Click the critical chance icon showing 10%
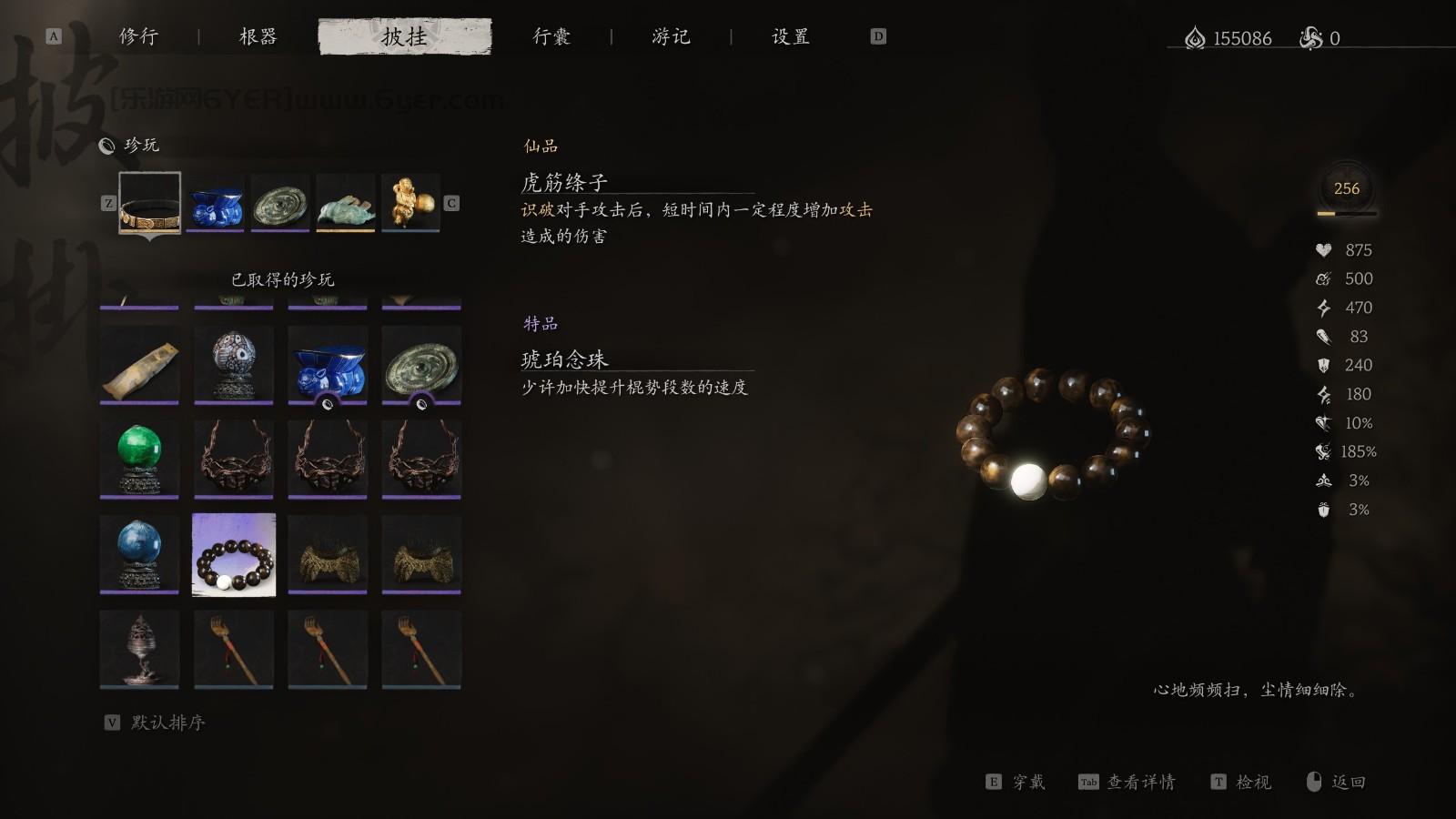 coord(1323,422)
